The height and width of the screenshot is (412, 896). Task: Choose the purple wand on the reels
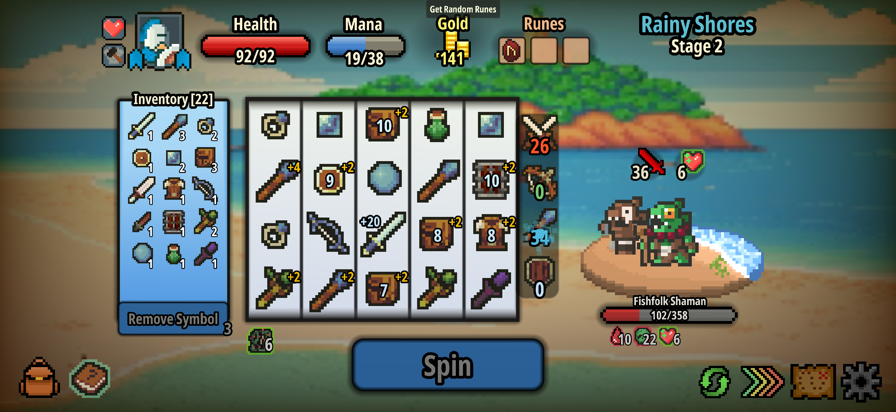[x=491, y=289]
